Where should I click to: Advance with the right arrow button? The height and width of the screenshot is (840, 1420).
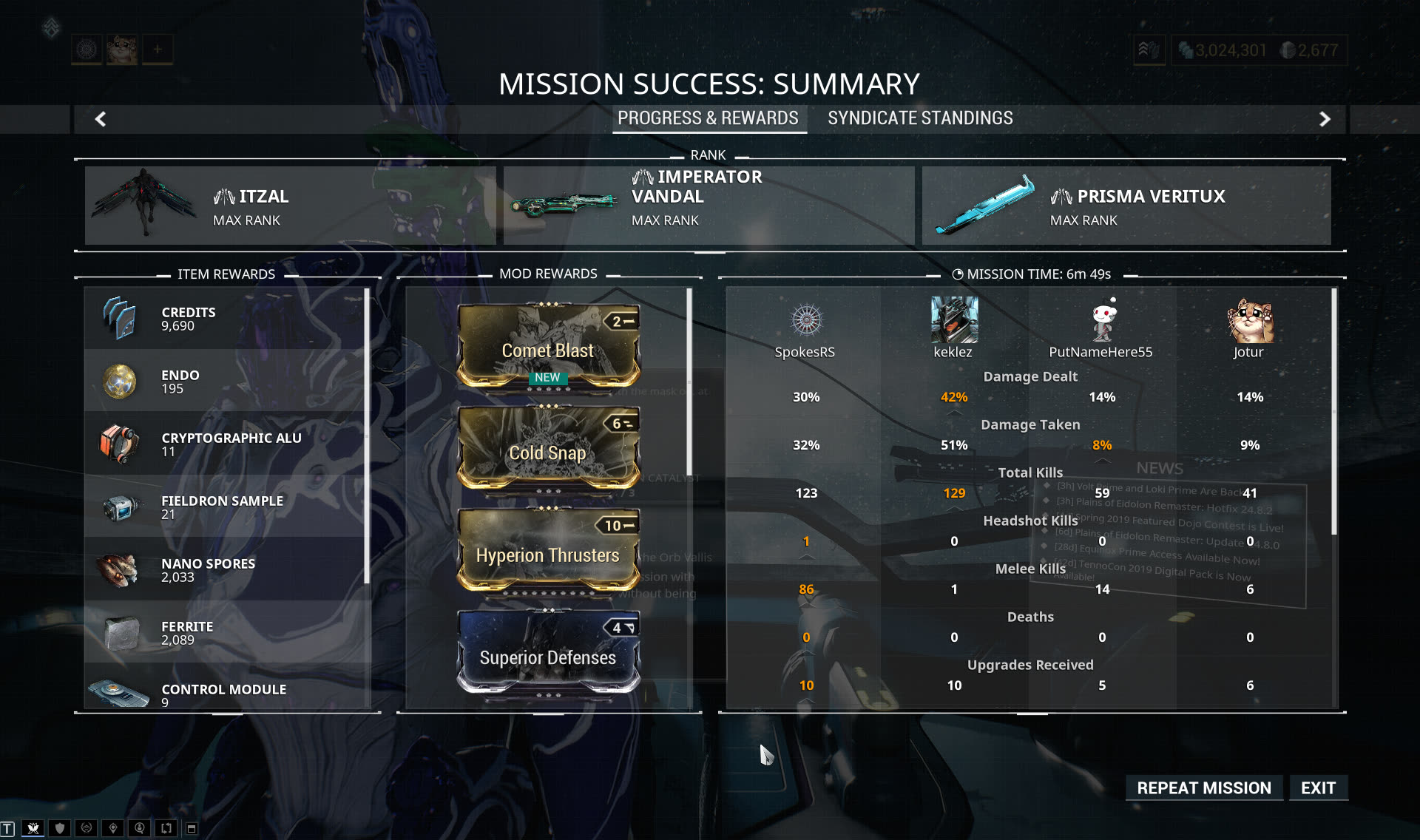coord(1325,119)
